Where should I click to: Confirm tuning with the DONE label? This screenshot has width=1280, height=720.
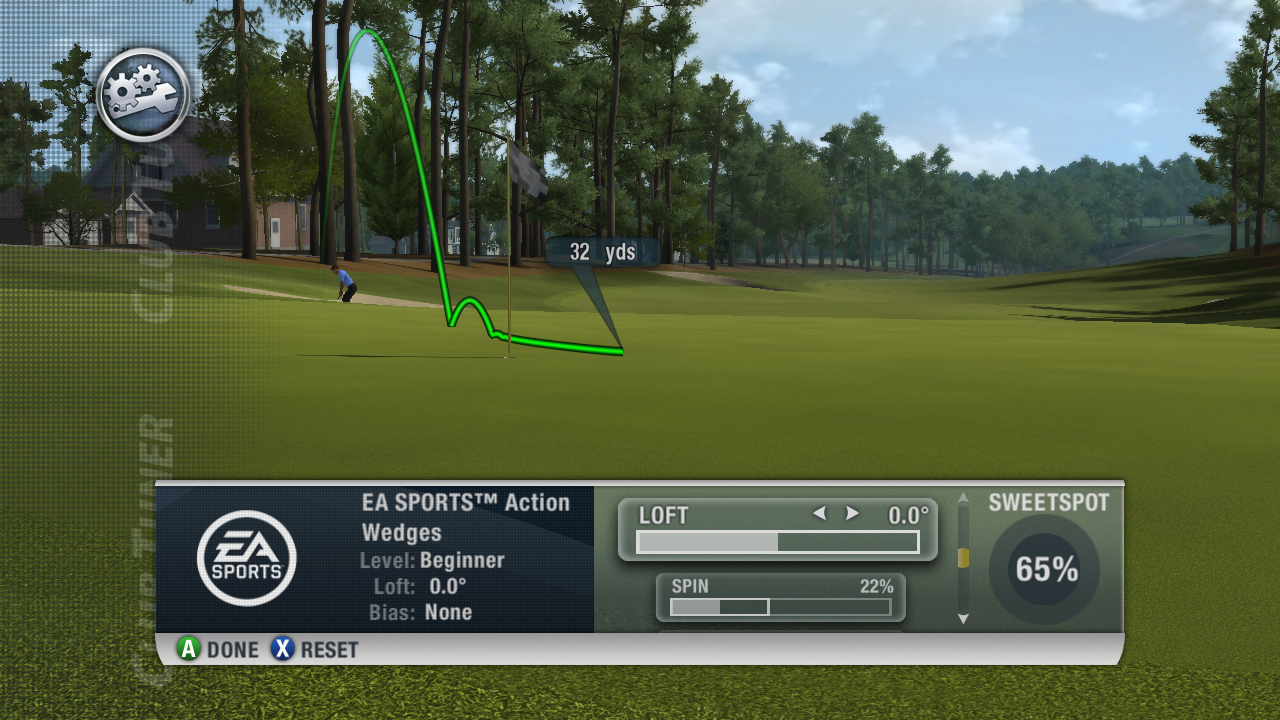pyautogui.click(x=232, y=650)
